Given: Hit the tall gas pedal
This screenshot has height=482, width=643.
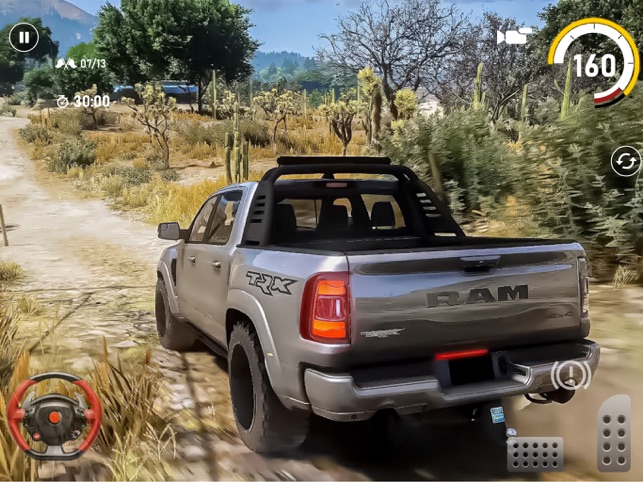Looking at the screenshot, I should click(614, 434).
